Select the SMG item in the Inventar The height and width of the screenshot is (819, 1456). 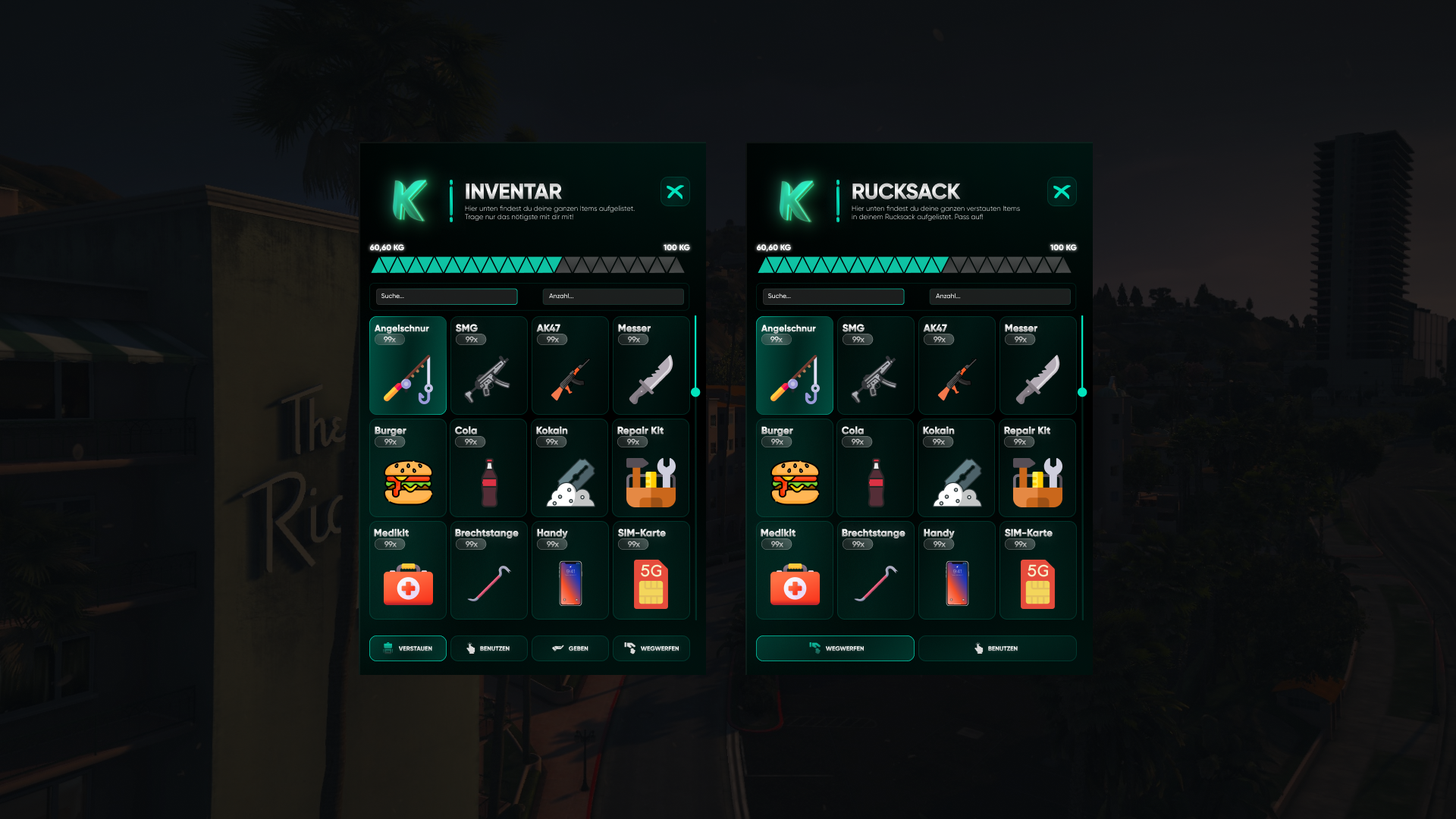(x=488, y=366)
